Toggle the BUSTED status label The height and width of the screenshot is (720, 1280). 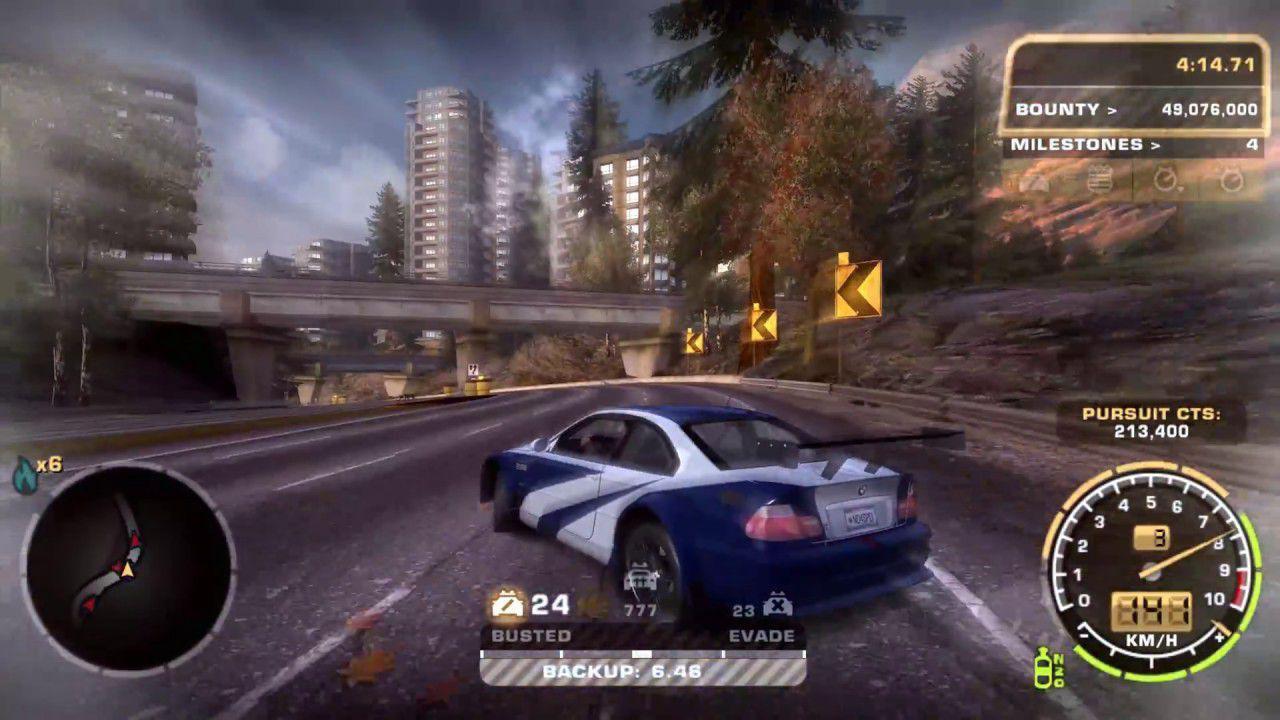[x=533, y=634]
